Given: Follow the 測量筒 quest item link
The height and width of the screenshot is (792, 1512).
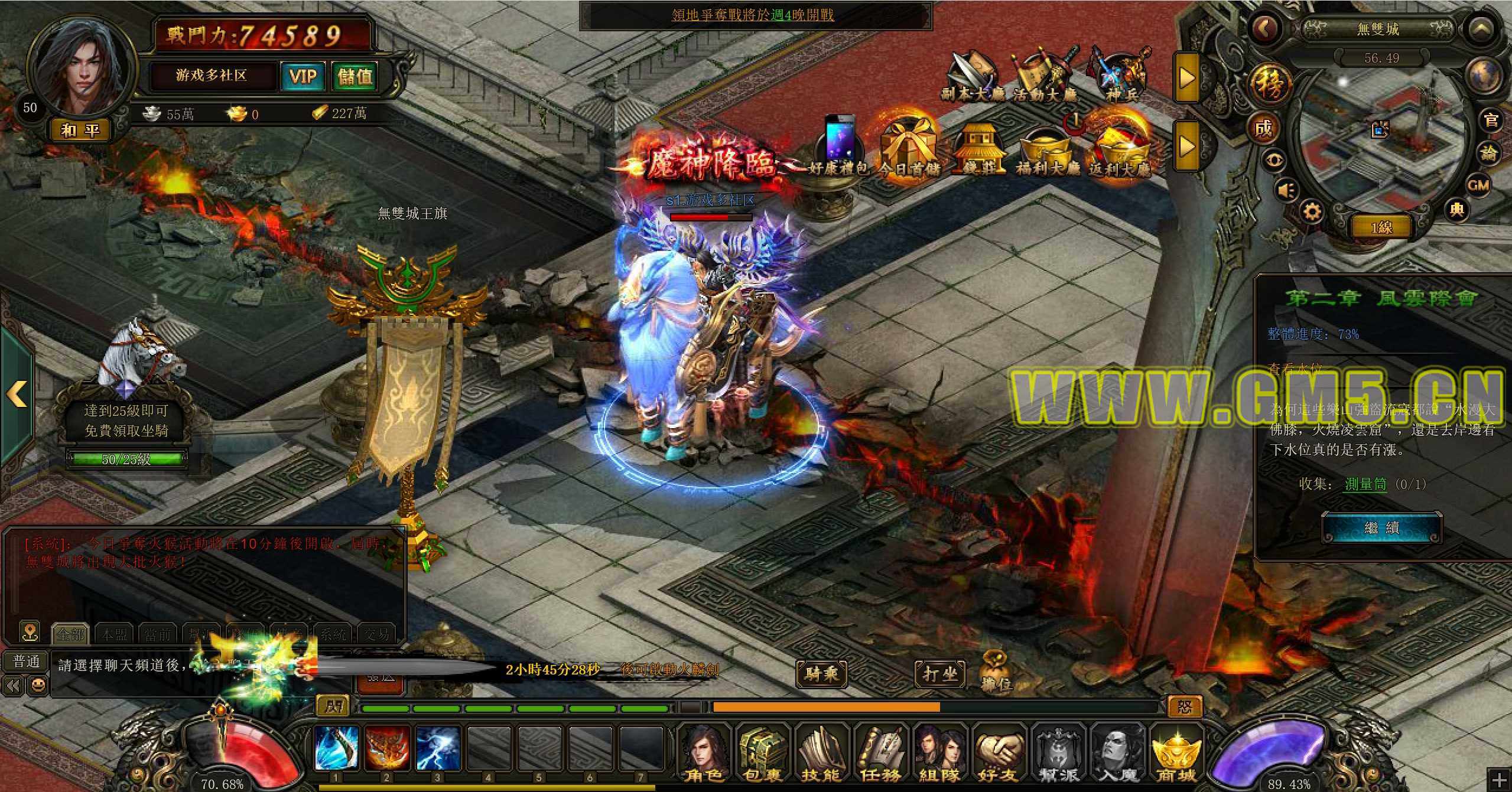Looking at the screenshot, I should coord(1365,484).
